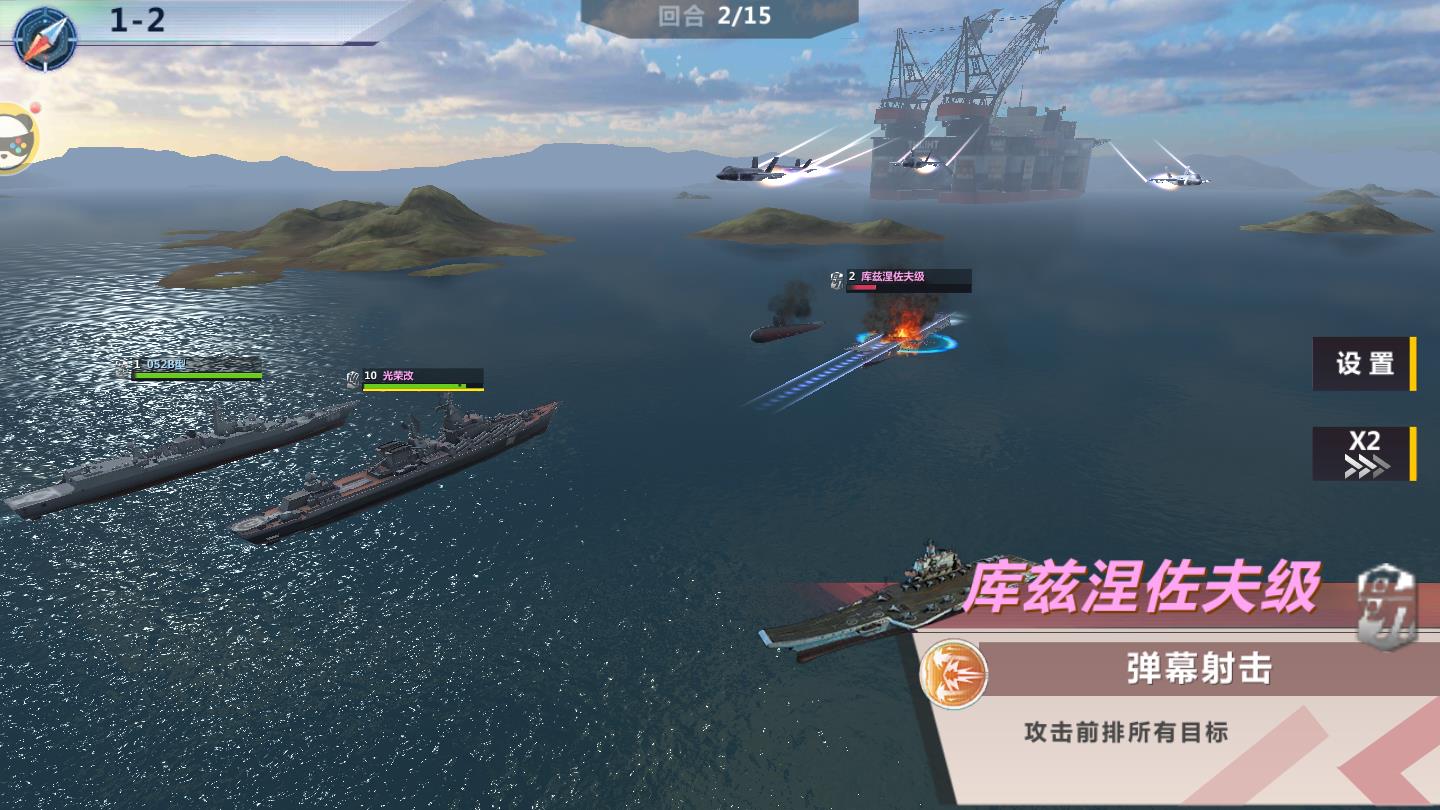1440x810 pixels.
Task: Click the rank badge beside enemy 库兹涅佐夫级 nameplate
Action: click(836, 279)
